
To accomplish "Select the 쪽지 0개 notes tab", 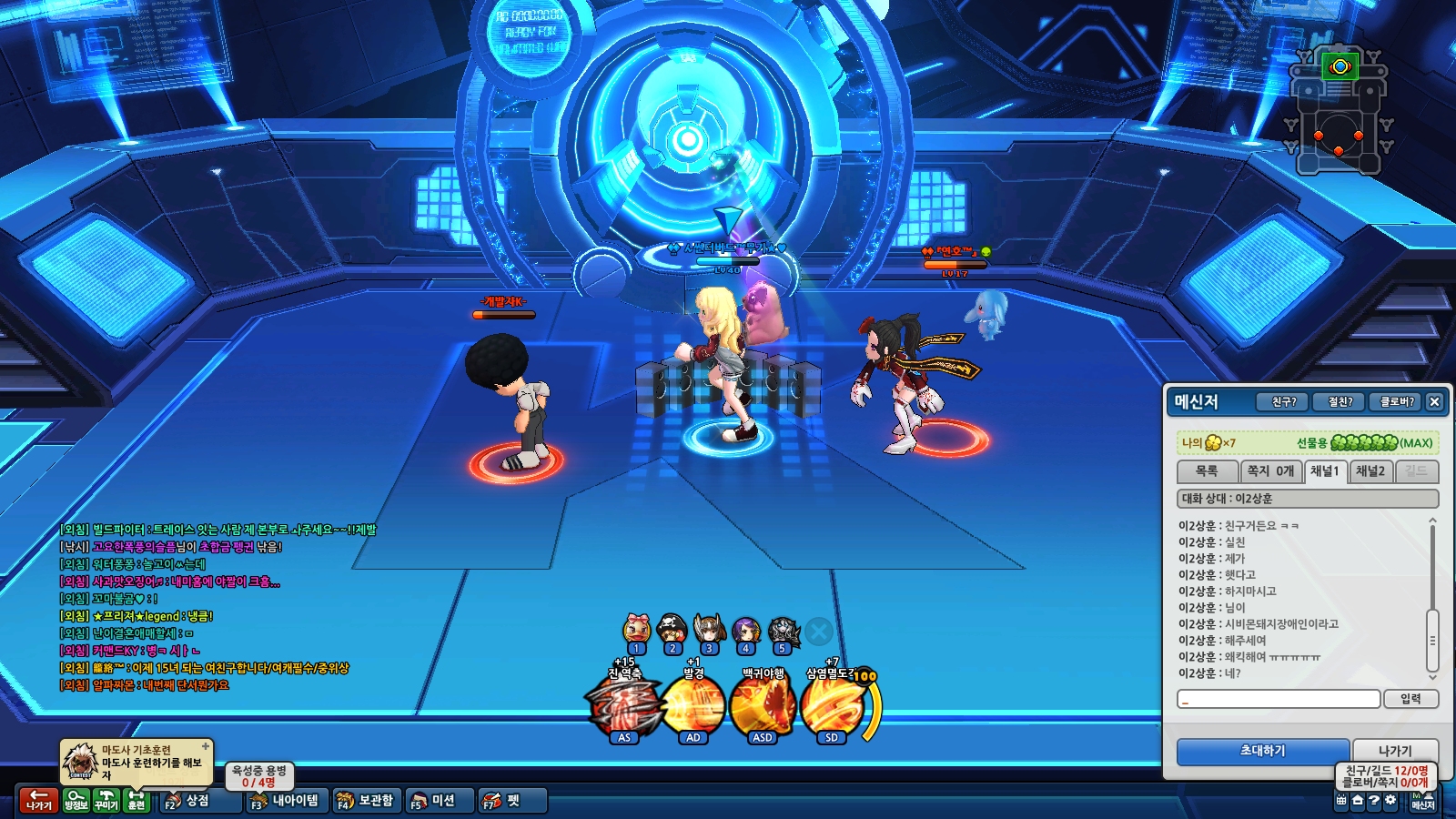I will pyautogui.click(x=1269, y=471).
